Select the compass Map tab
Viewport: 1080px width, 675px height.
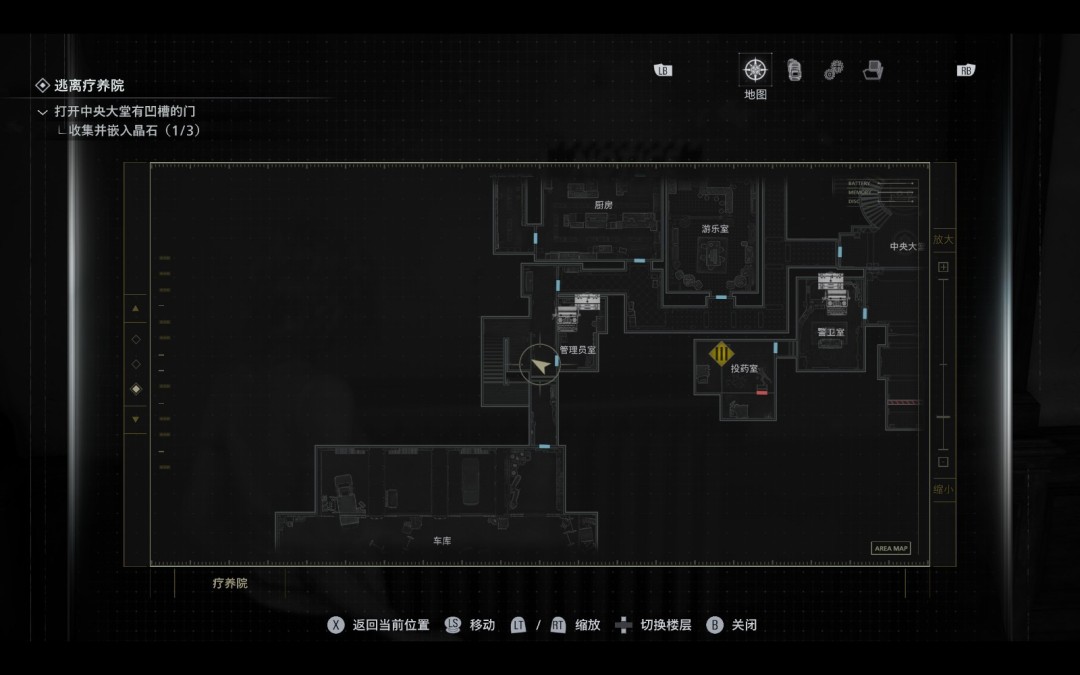pos(755,70)
